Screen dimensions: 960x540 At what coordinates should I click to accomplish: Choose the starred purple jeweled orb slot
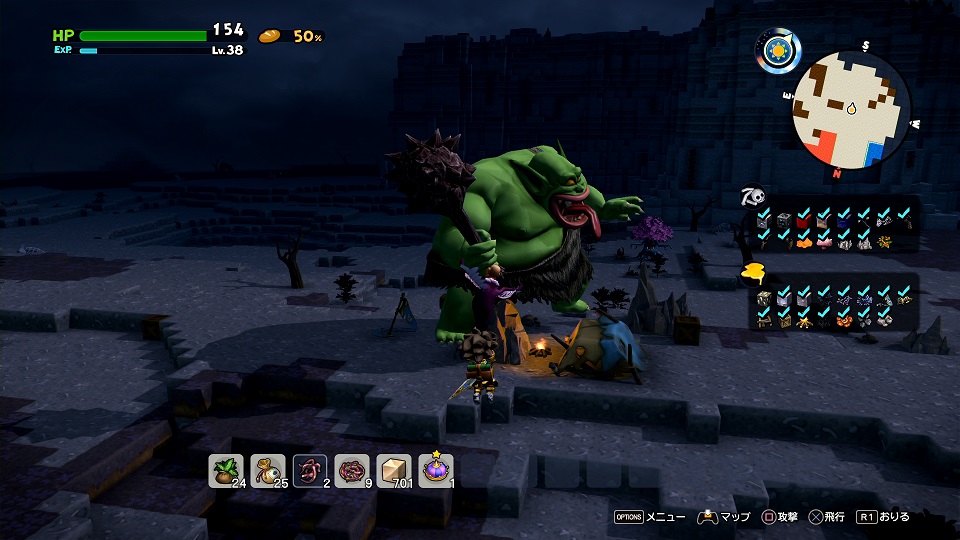[436, 470]
